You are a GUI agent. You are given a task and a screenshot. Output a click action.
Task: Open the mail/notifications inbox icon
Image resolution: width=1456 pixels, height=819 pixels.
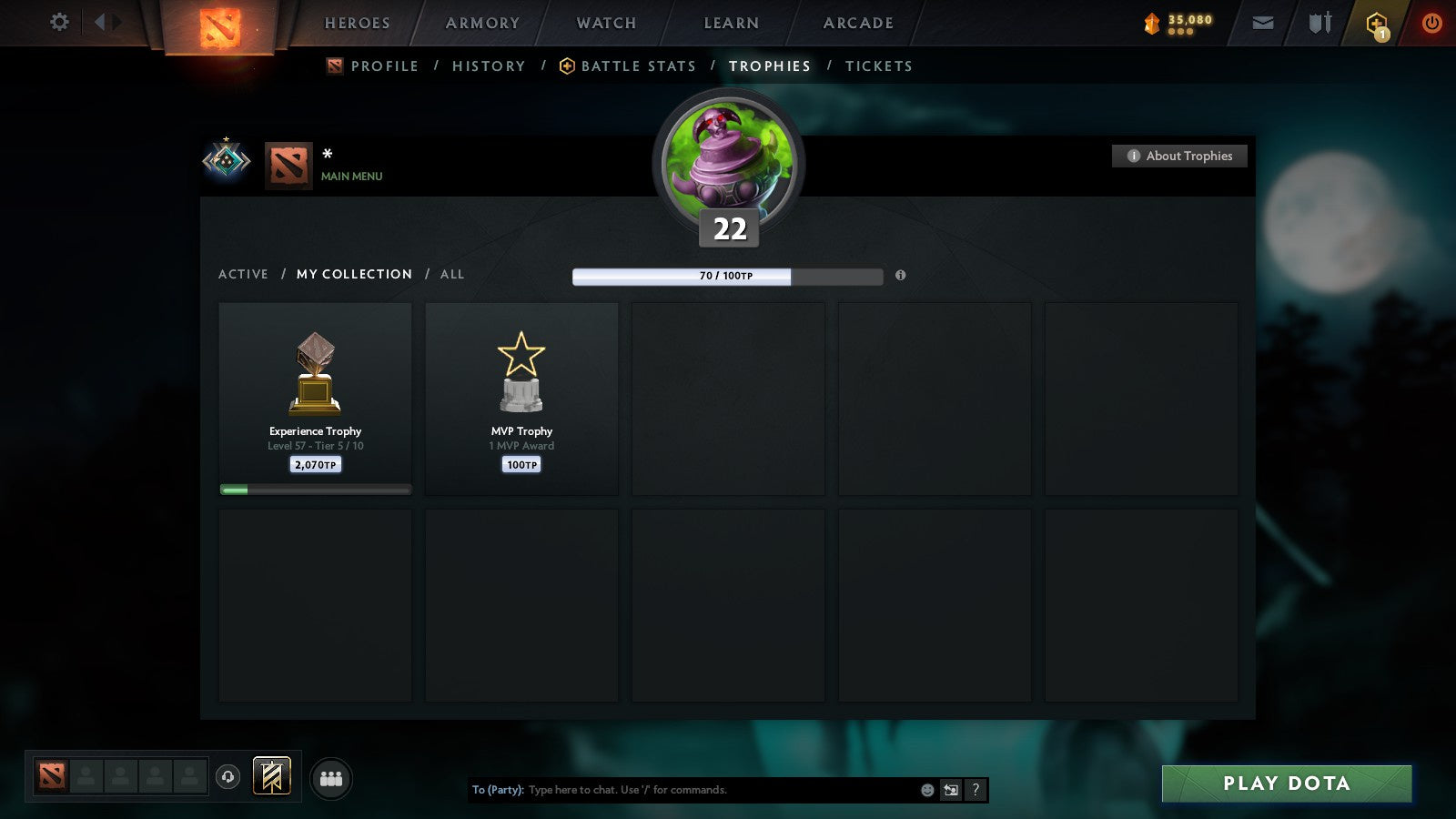1262,23
